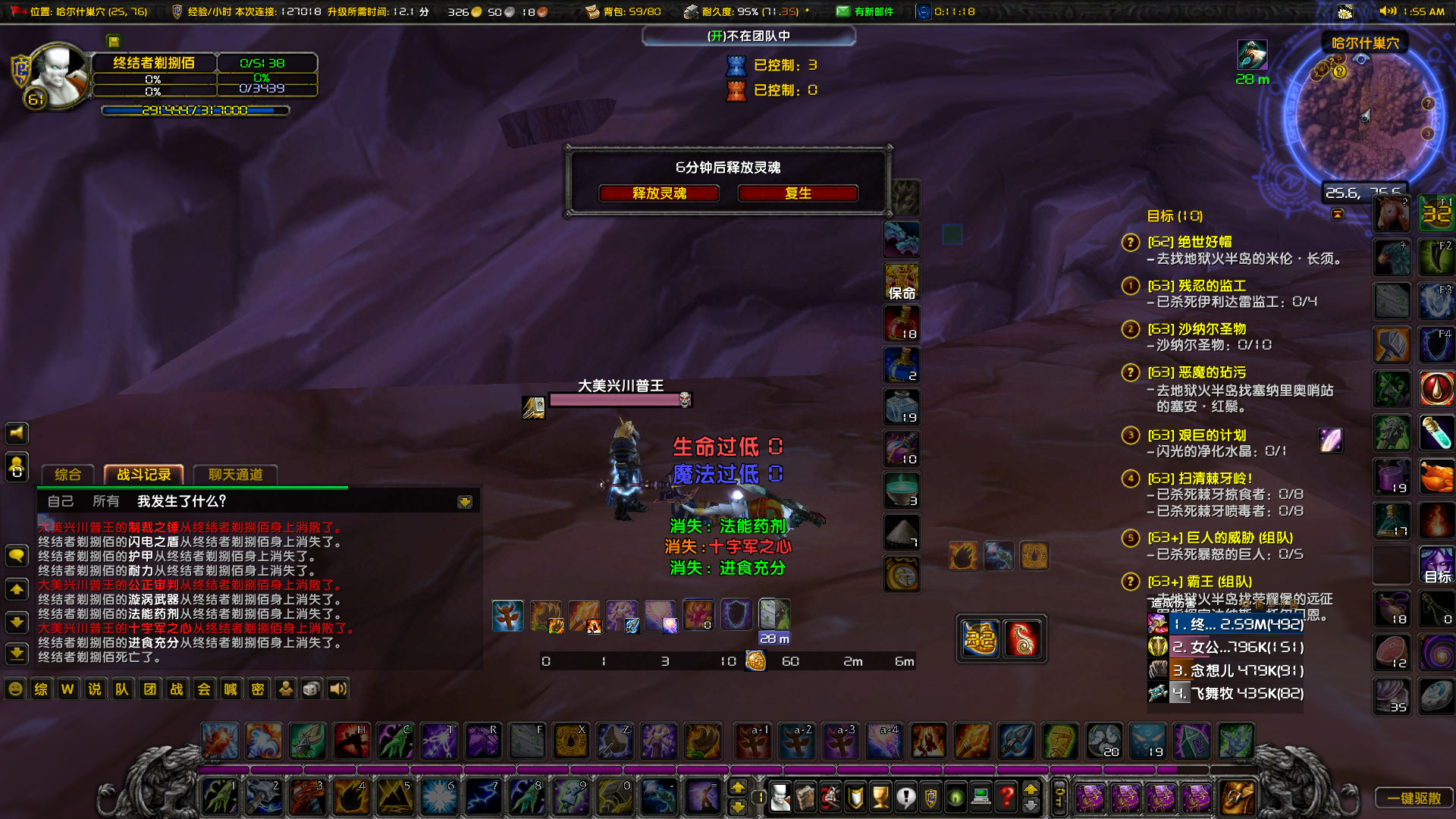The image size is (1456, 819).
Task: Click the 释放灵魂 release spirit button
Action: (658, 193)
